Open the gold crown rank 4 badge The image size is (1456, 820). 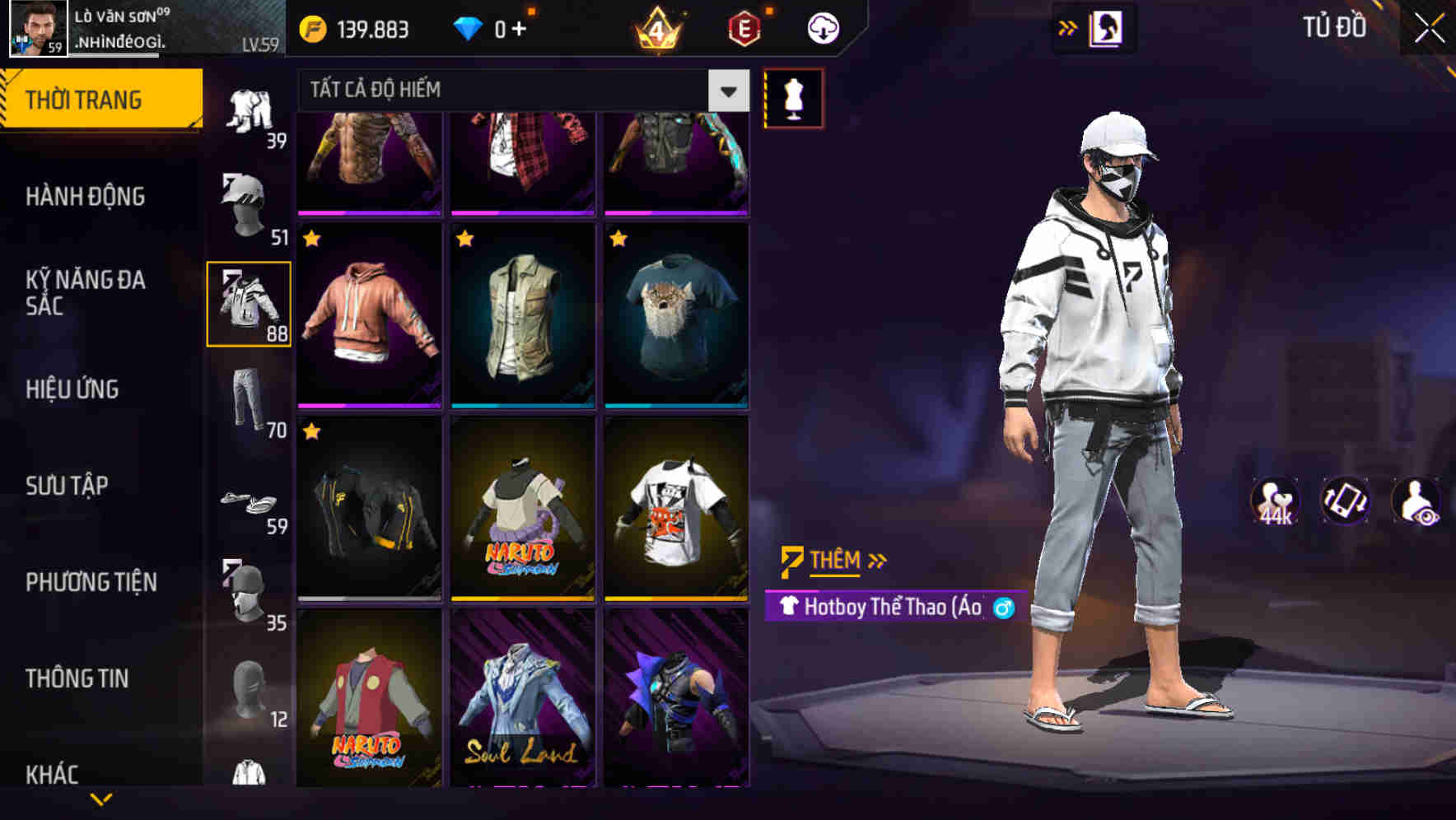click(656, 26)
